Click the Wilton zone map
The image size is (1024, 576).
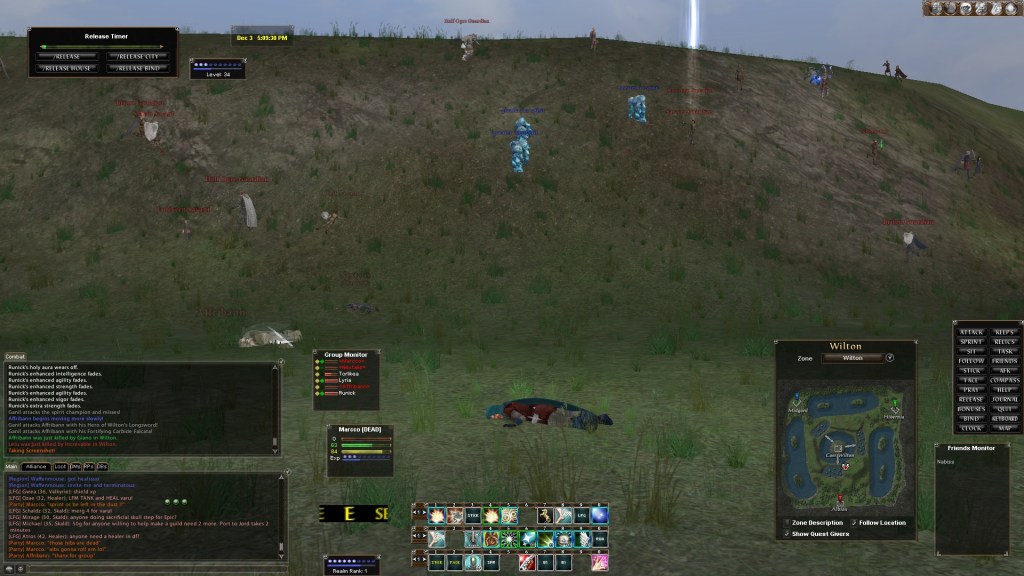(x=845, y=448)
